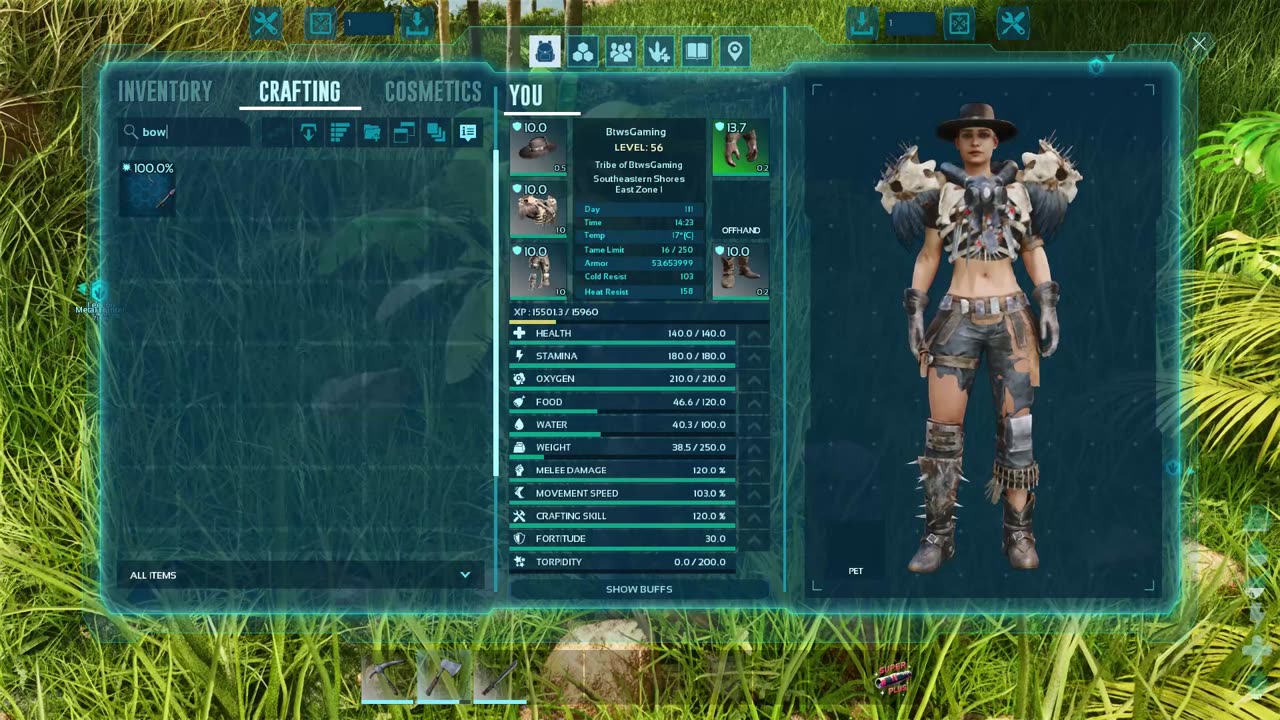This screenshot has height=720, width=1280.
Task: Open the Cosmetics tab
Action: [433, 92]
